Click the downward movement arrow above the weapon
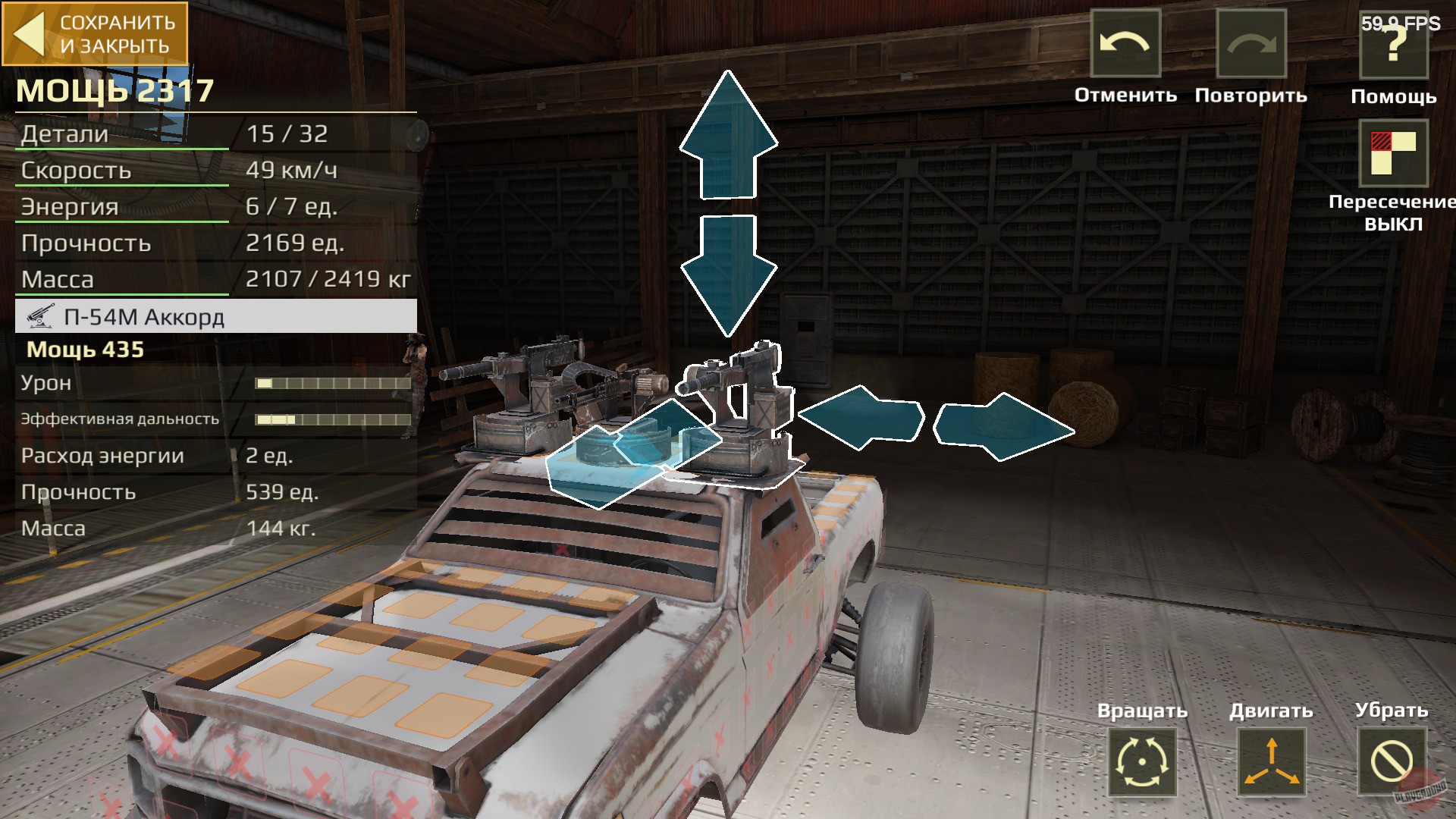This screenshot has height=819, width=1456. [x=728, y=273]
